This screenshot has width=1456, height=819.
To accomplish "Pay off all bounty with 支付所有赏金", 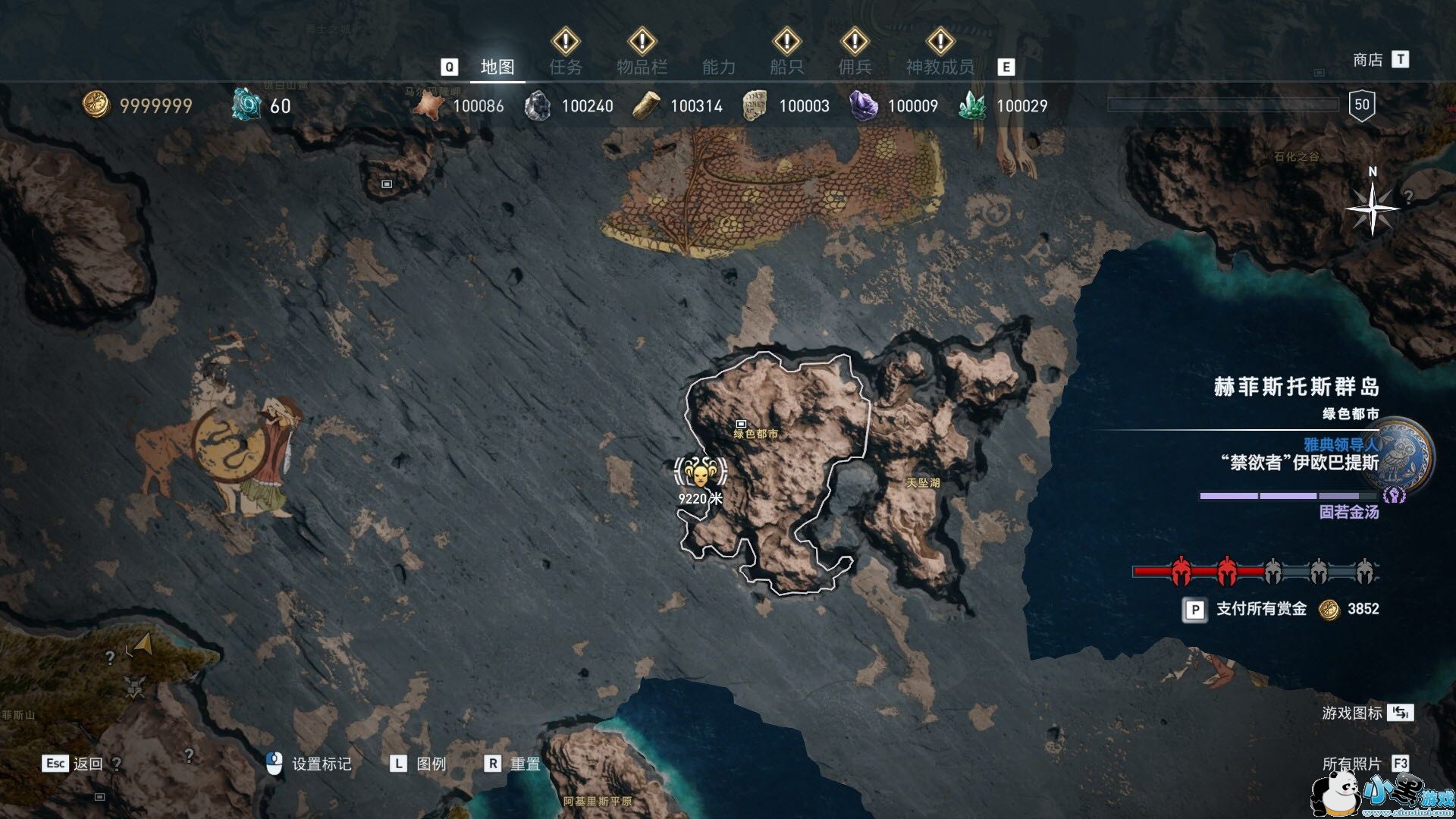I will point(1261,609).
